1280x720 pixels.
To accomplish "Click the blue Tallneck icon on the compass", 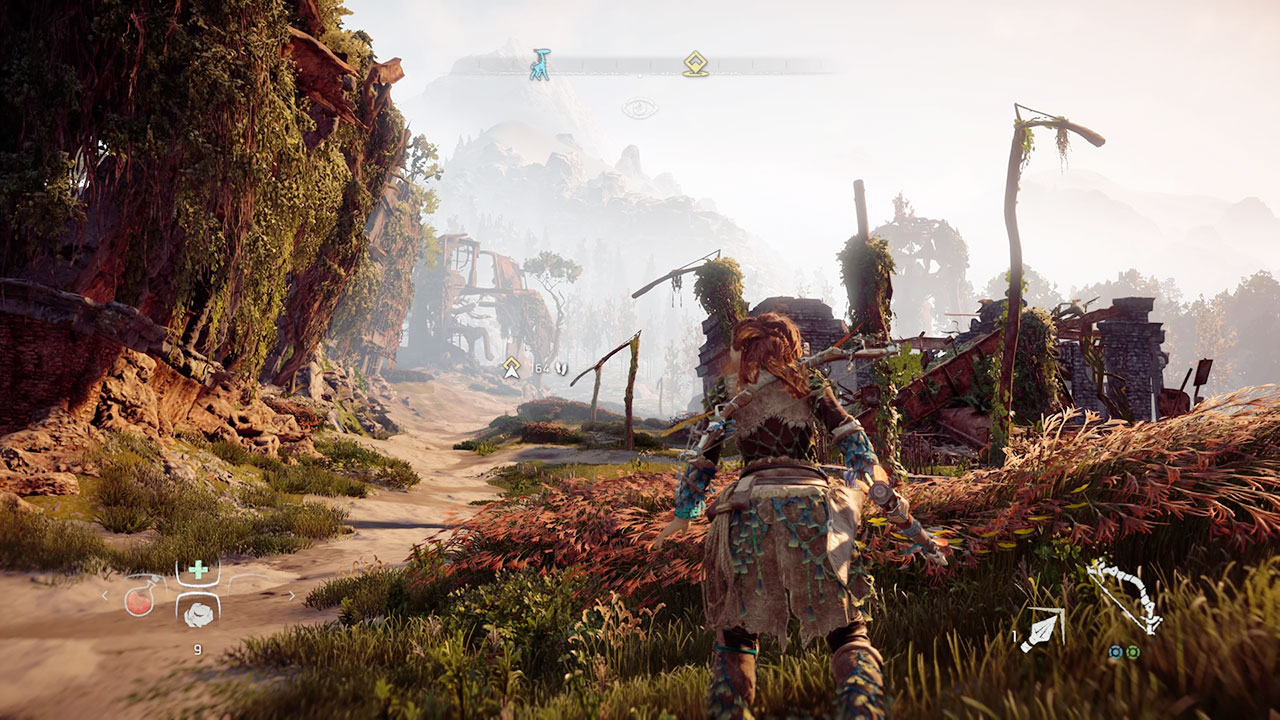I will point(540,65).
